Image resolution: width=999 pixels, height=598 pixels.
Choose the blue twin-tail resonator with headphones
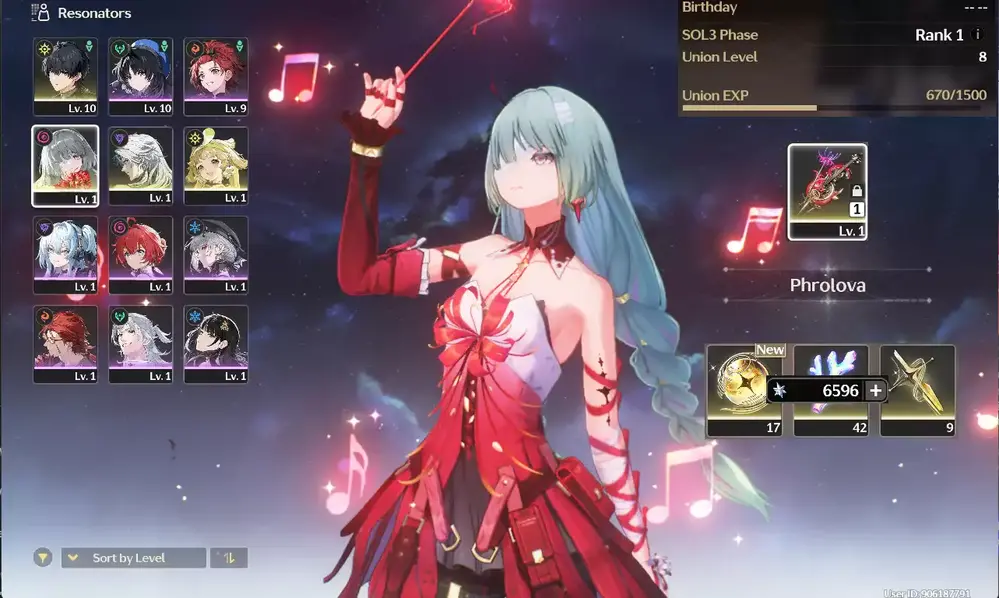(x=65, y=255)
